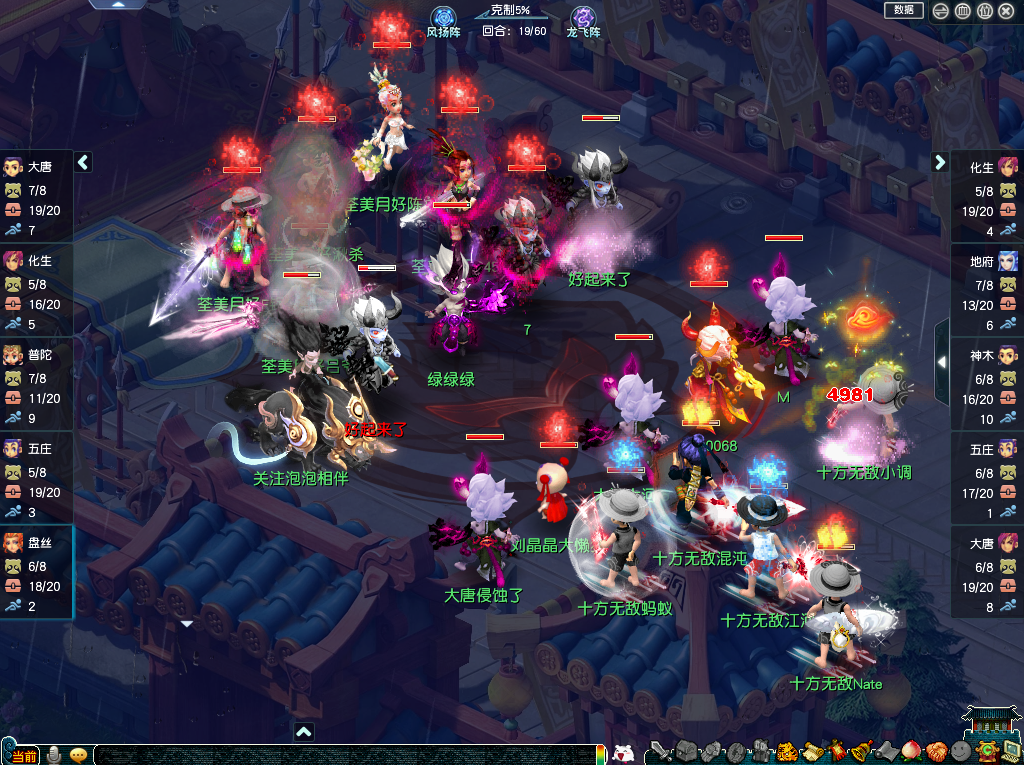Collapse the left team panel arrow

(x=83, y=162)
